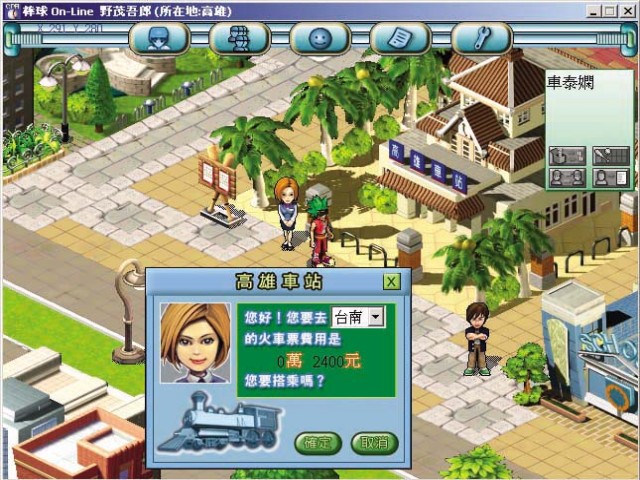The height and width of the screenshot is (480, 640).
Task: Open the two-people group toolbar icon
Action: (x=240, y=39)
